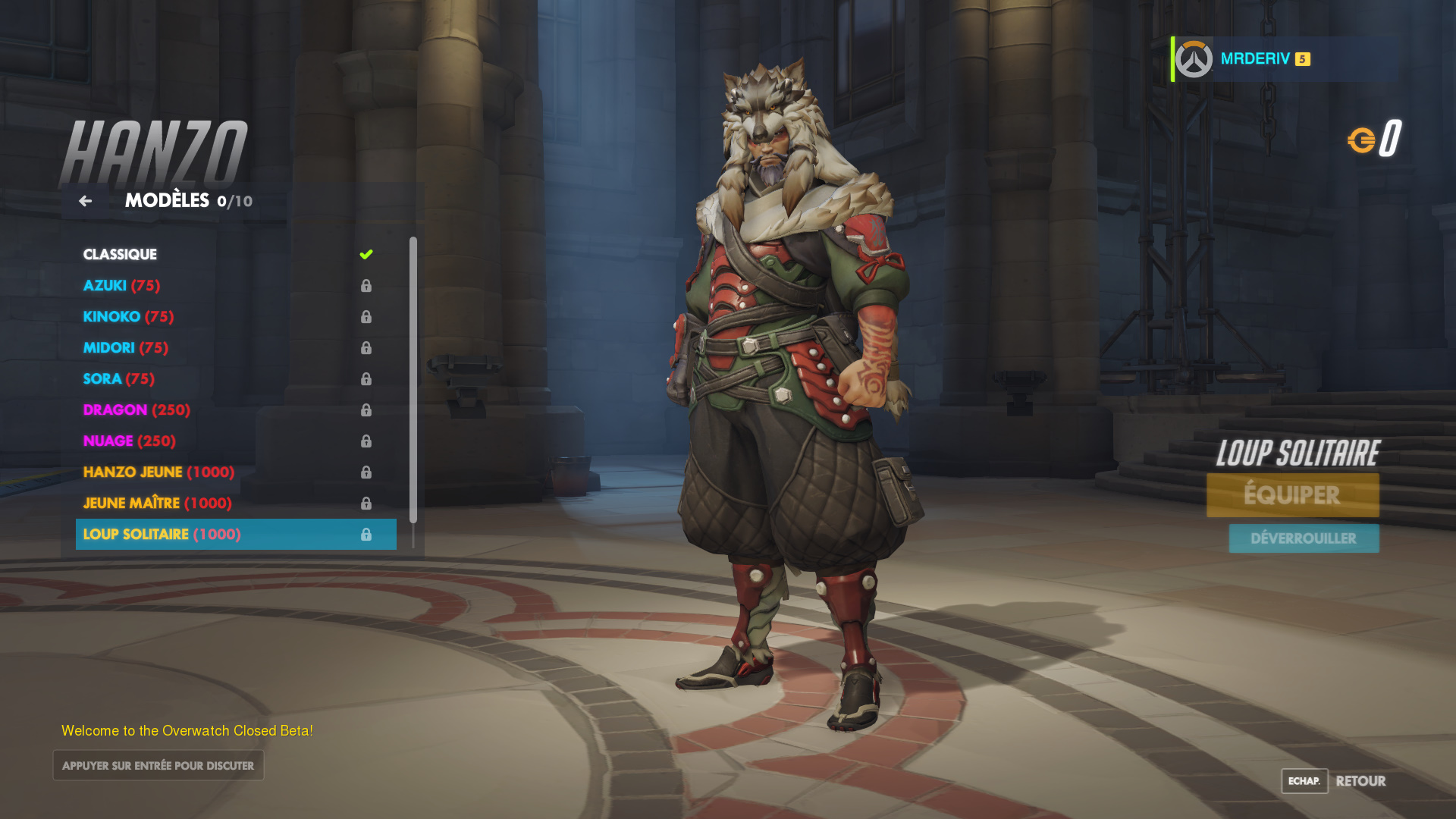This screenshot has height=819, width=1456.
Task: Click the DÉVERROUILLER button
Action: coord(1303,538)
